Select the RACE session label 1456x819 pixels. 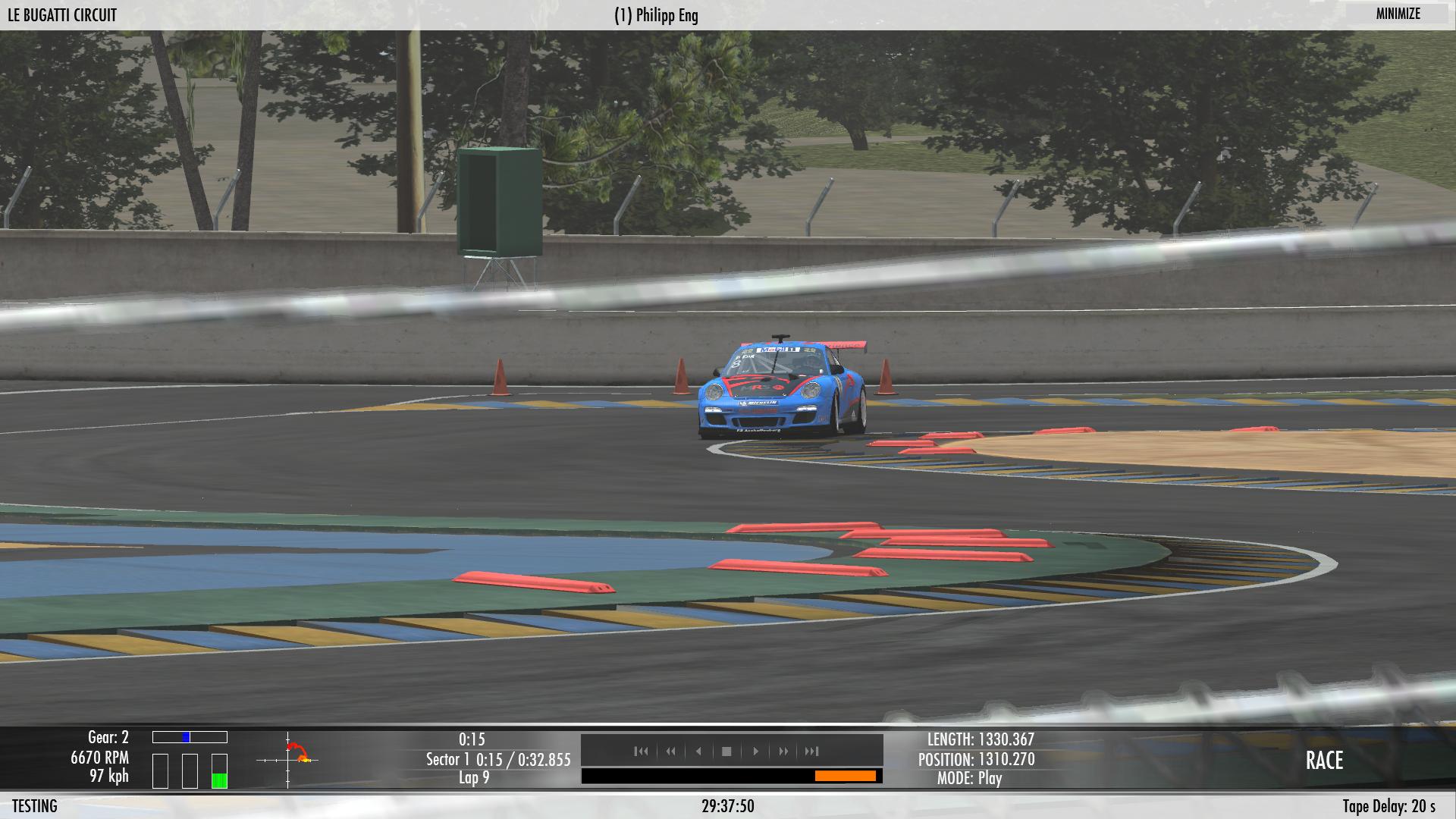[x=1324, y=761]
